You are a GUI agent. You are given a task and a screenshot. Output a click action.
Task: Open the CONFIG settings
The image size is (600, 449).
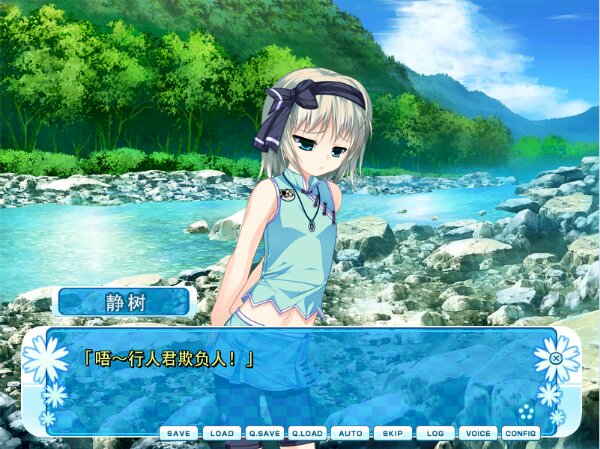(520, 433)
